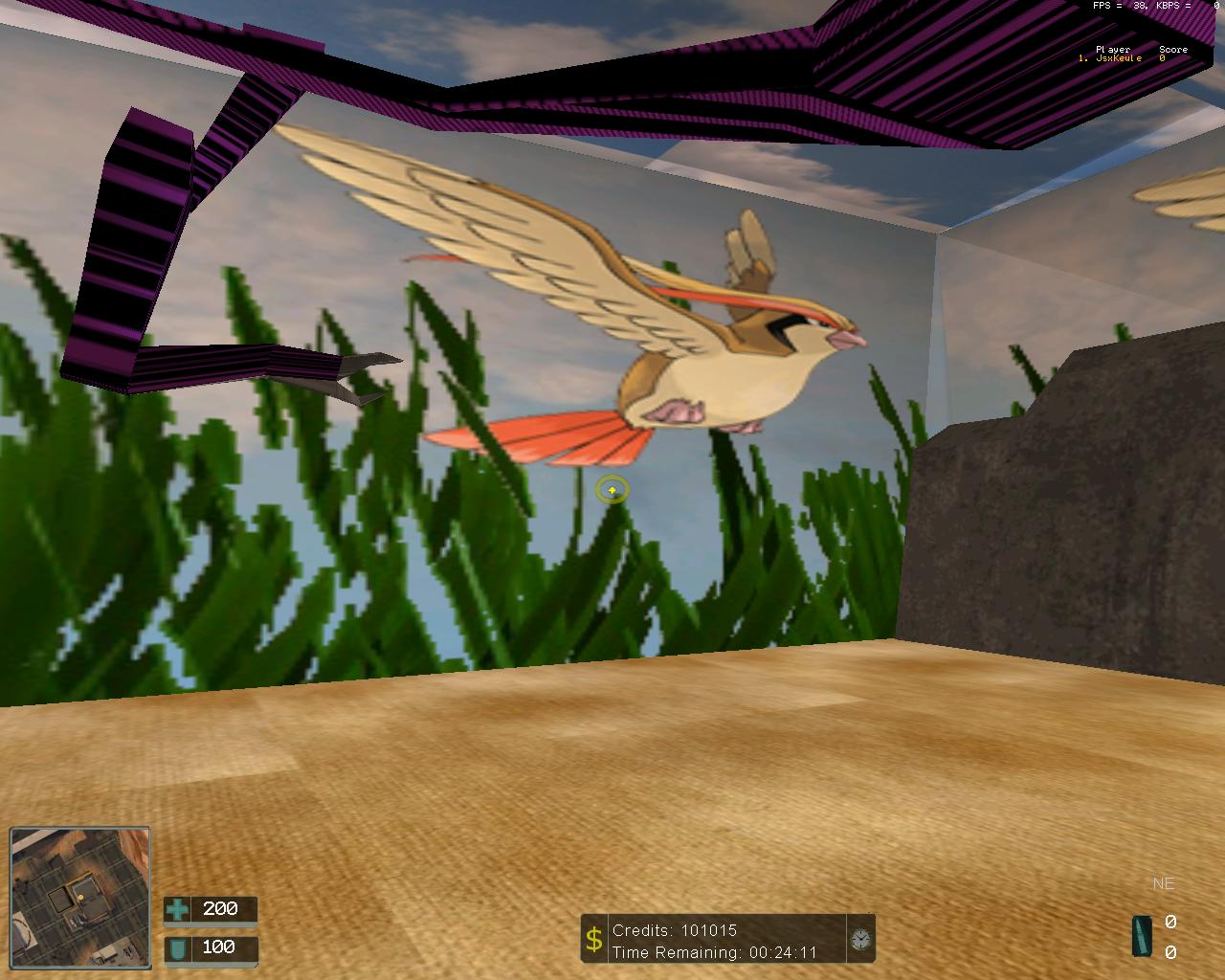Click the weapon icon beside the ammo count
The image size is (1225, 980).
pos(1142,935)
